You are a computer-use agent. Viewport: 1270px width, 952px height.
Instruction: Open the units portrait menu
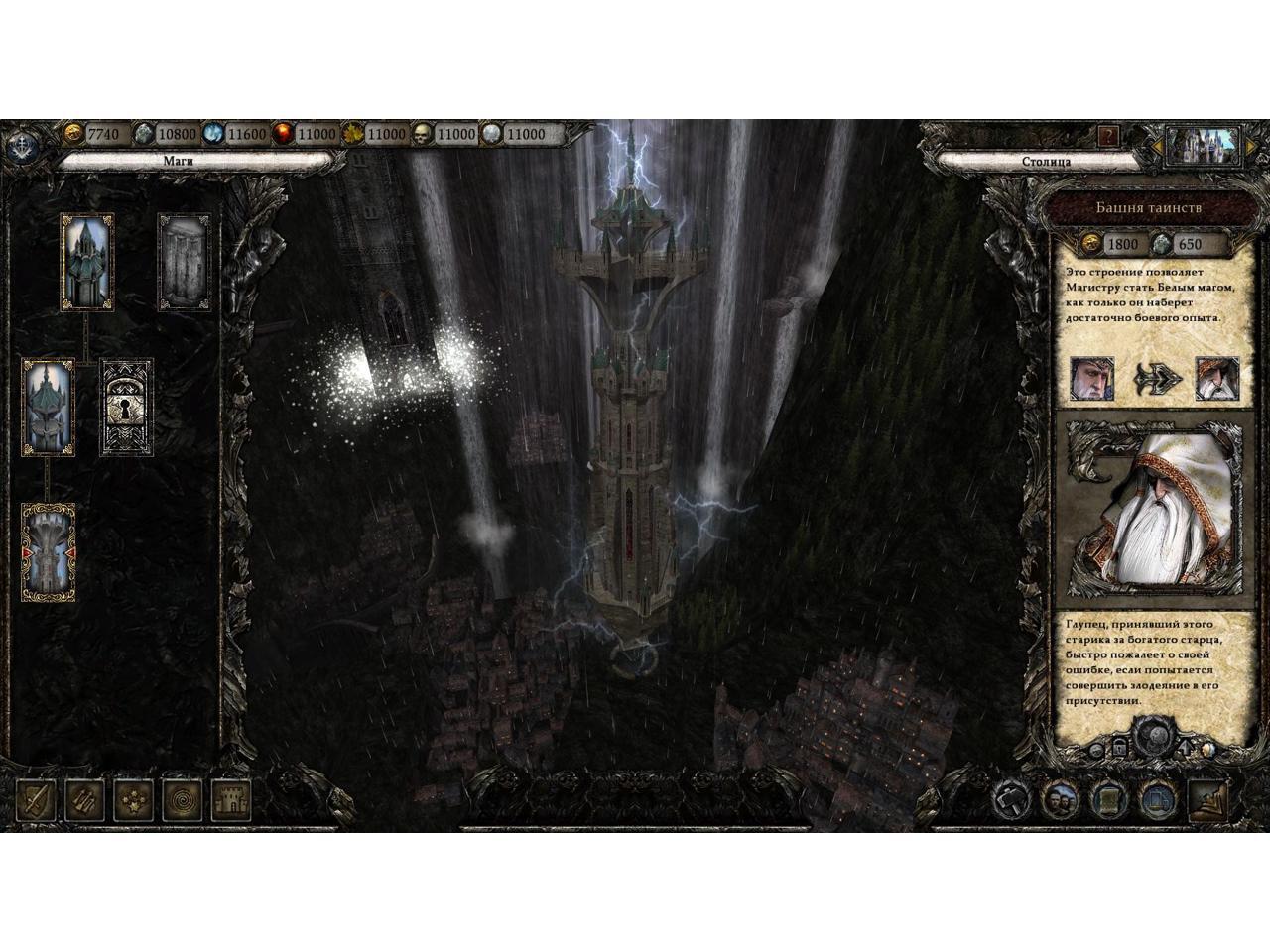pos(1060,798)
